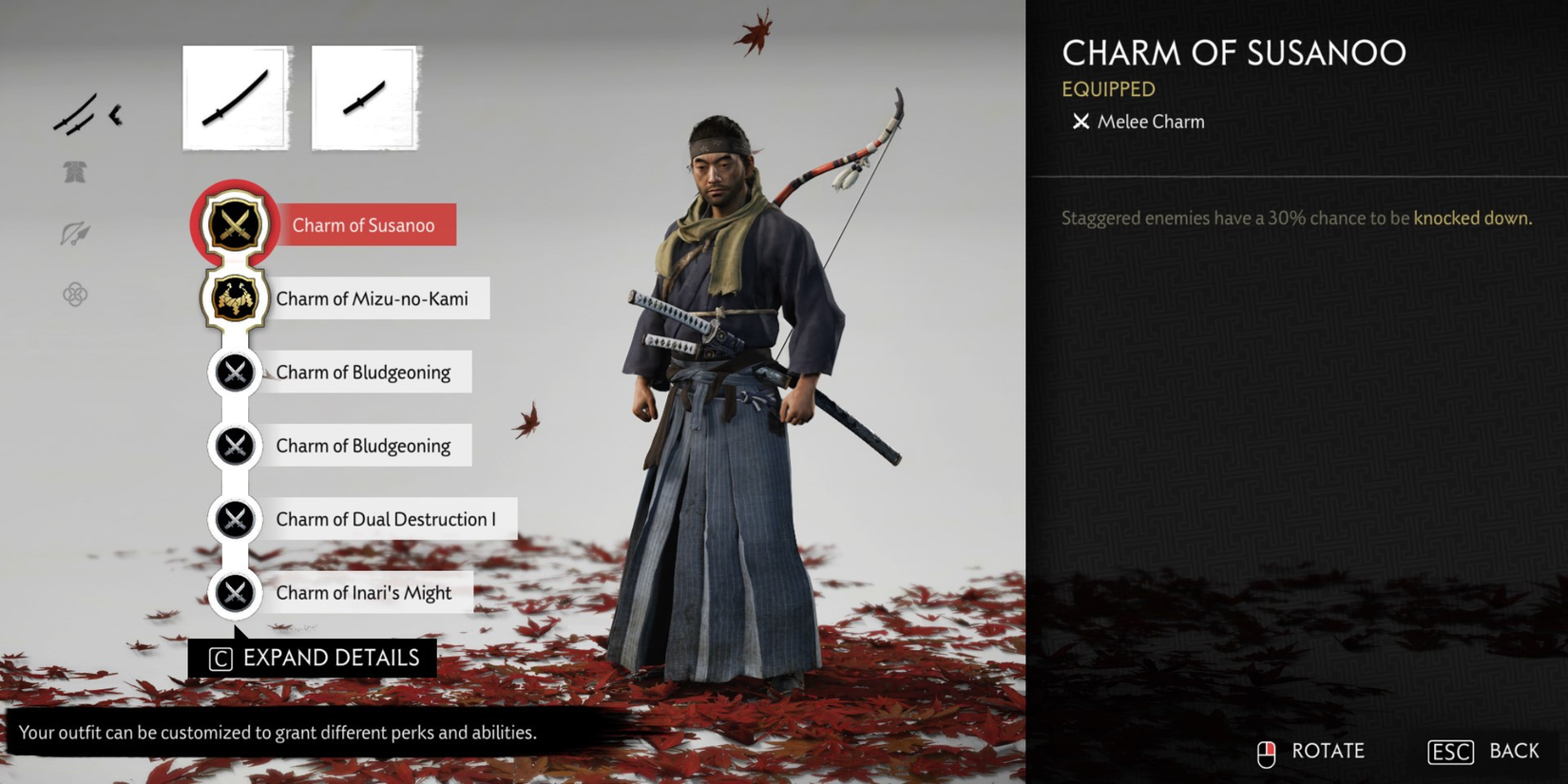The image size is (1568, 784).
Task: Click the Charm of Susanoo slot emblem
Action: (234, 225)
